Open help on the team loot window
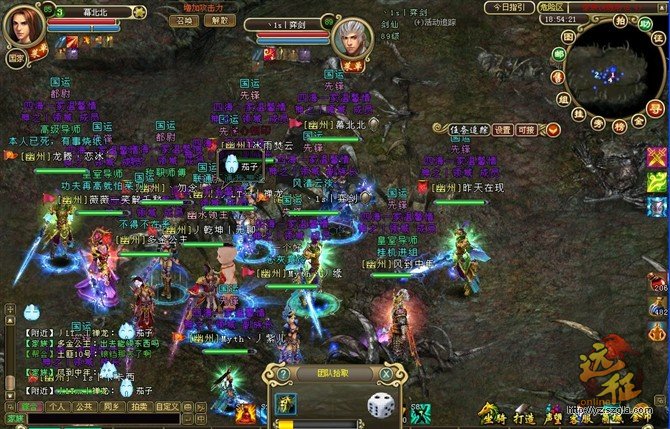670x429 pixels. click(283, 374)
